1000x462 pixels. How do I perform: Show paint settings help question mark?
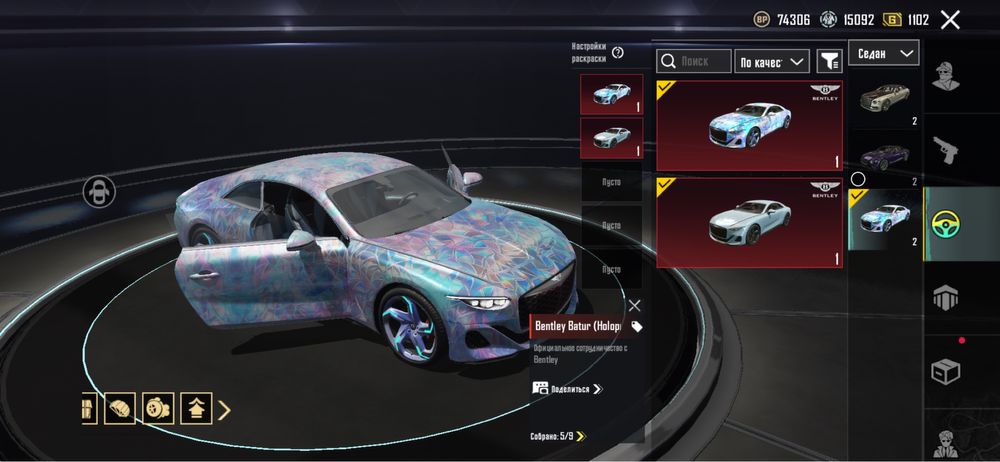(618, 53)
